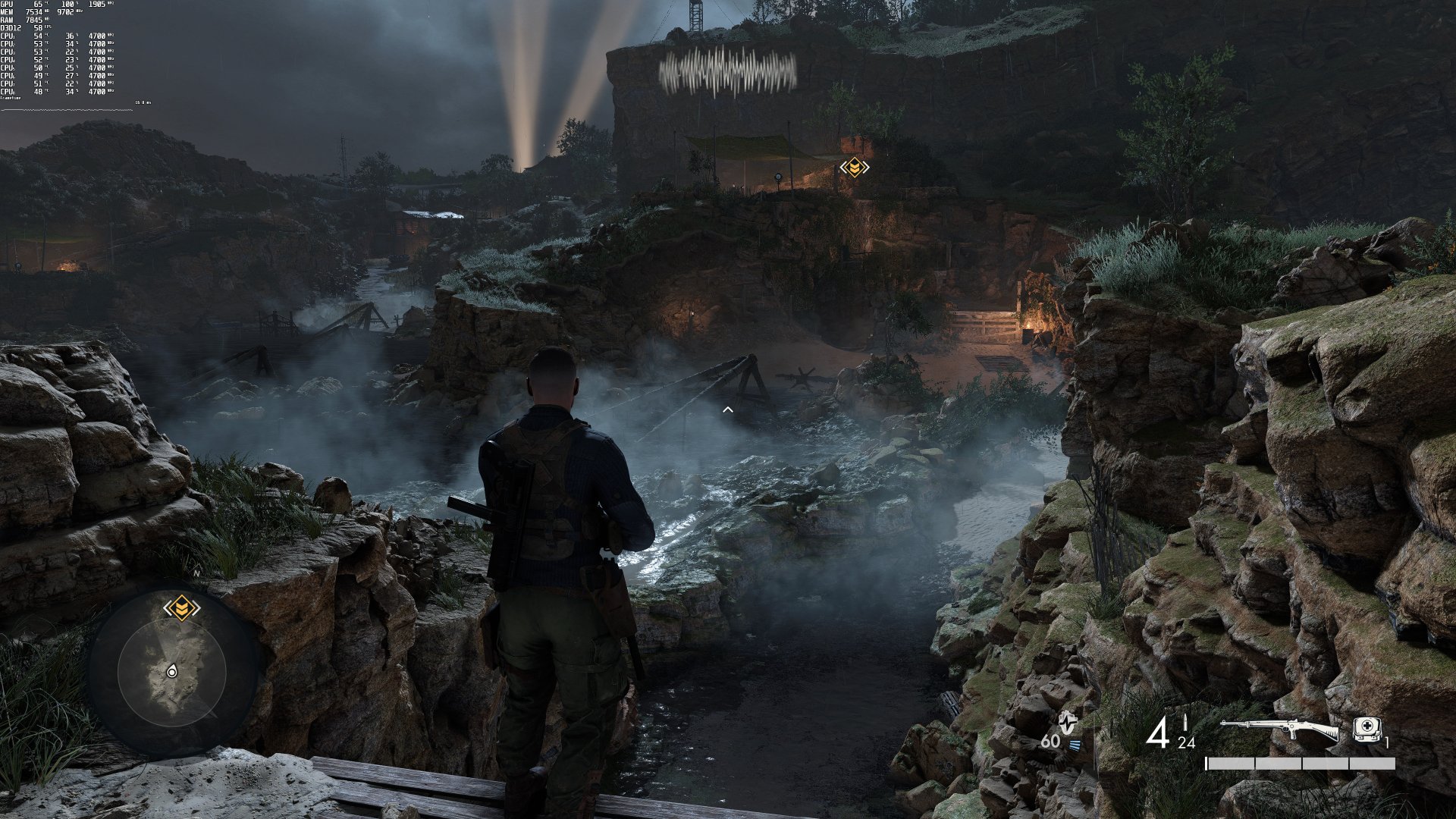This screenshot has height=819, width=1456.
Task: Click the heart-rate icon above the grenade count
Action: tap(1068, 723)
